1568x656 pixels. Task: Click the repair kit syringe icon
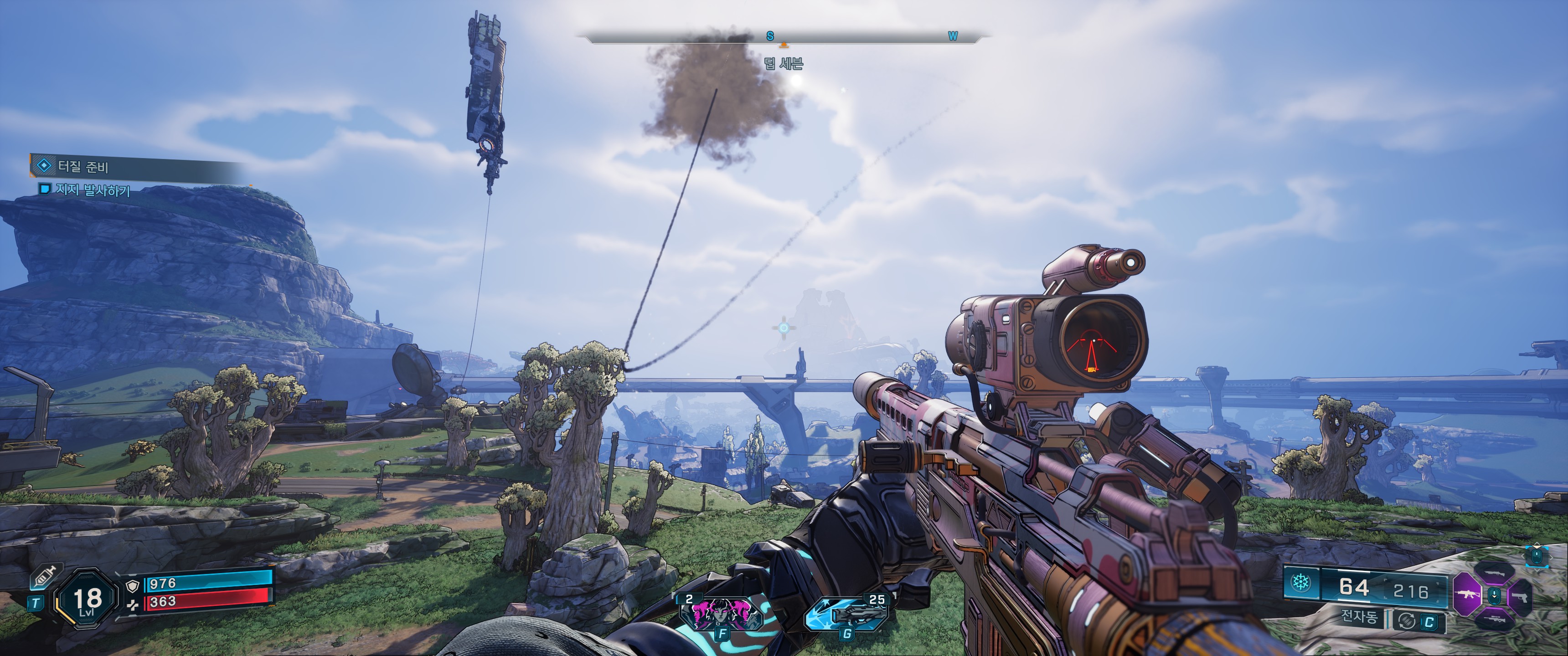point(44,576)
